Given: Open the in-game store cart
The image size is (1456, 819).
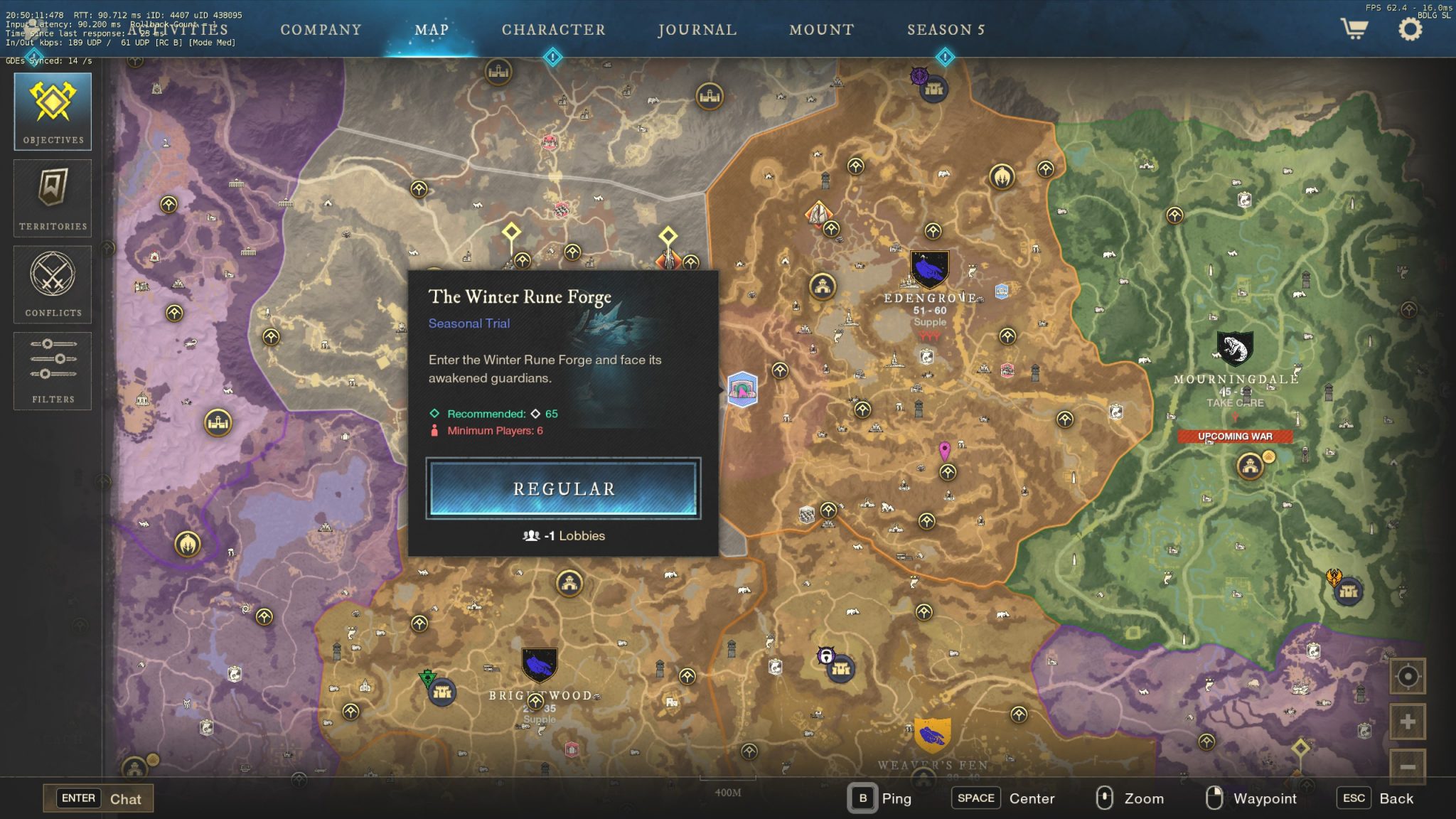Looking at the screenshot, I should click(1355, 29).
